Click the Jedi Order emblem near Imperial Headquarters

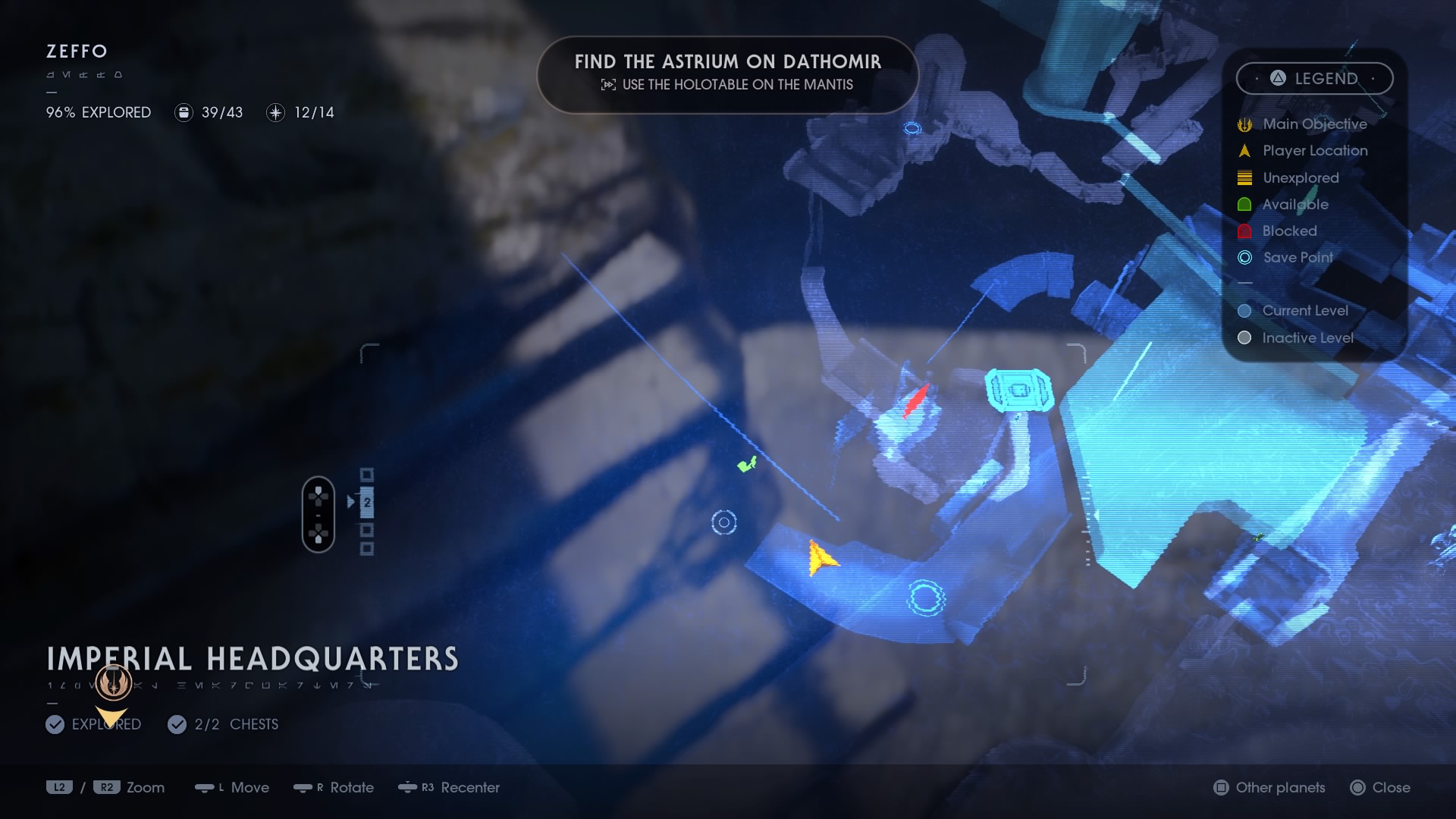coord(112,681)
